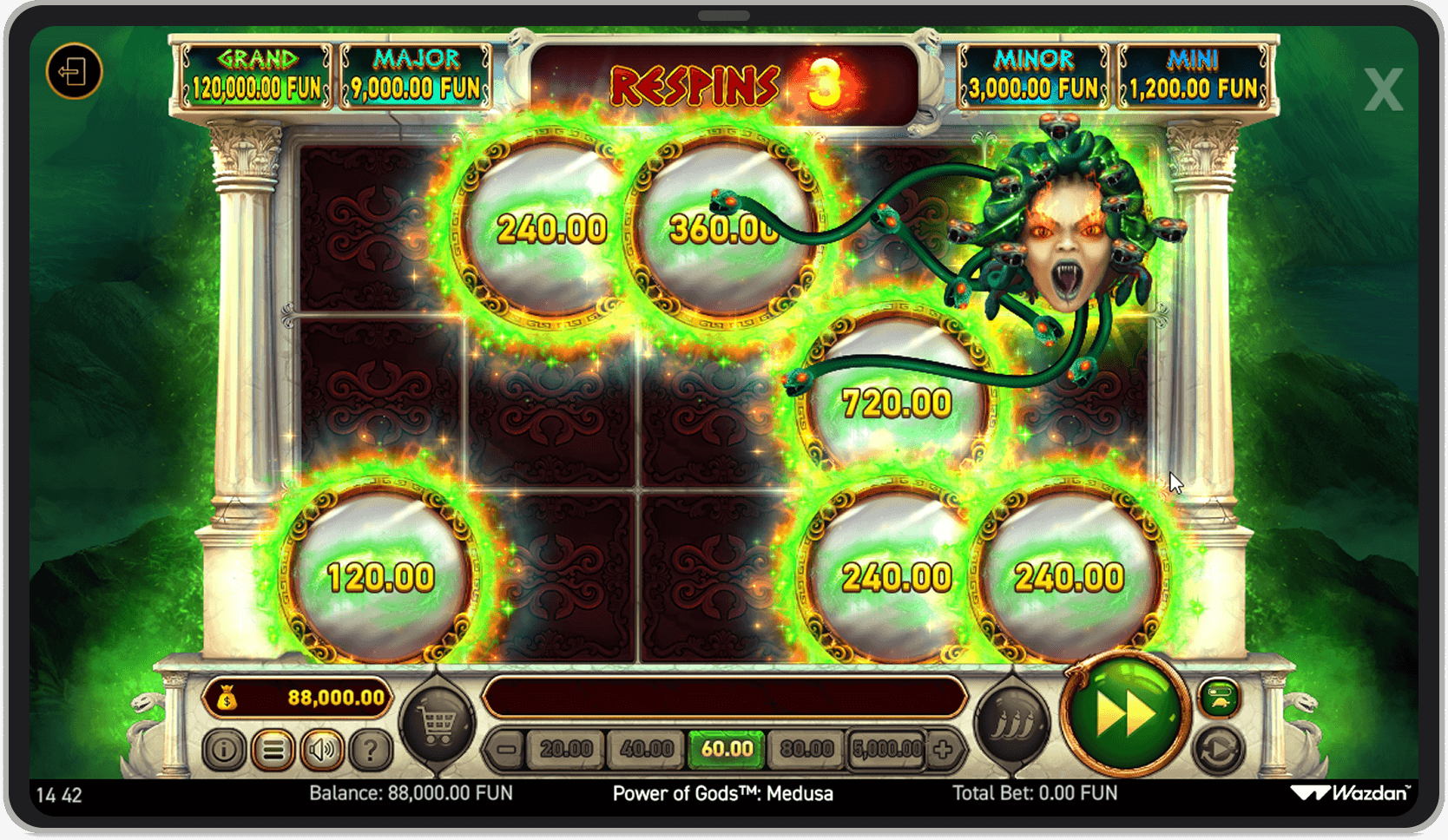The height and width of the screenshot is (840, 1448).
Task: Open the hamburger menu options
Action: pos(273,750)
